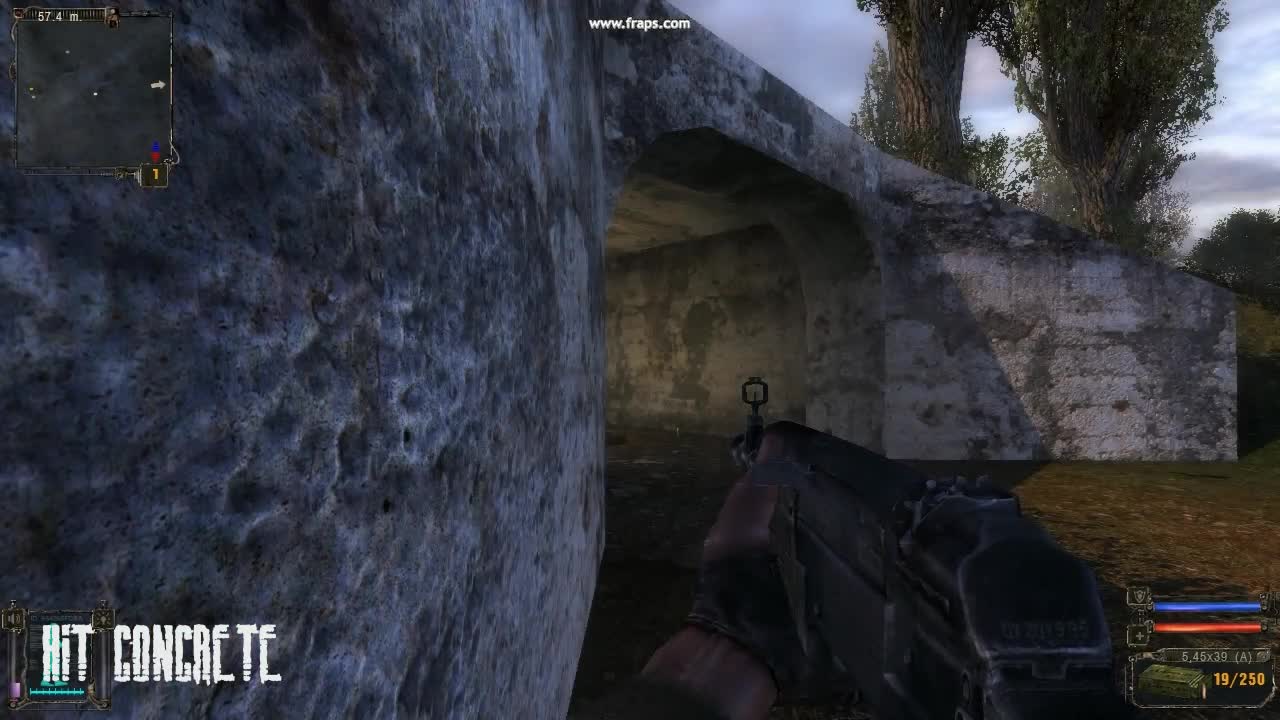Select the medkit plus icon near health bar
1280x720 pixels.
click(x=1139, y=634)
